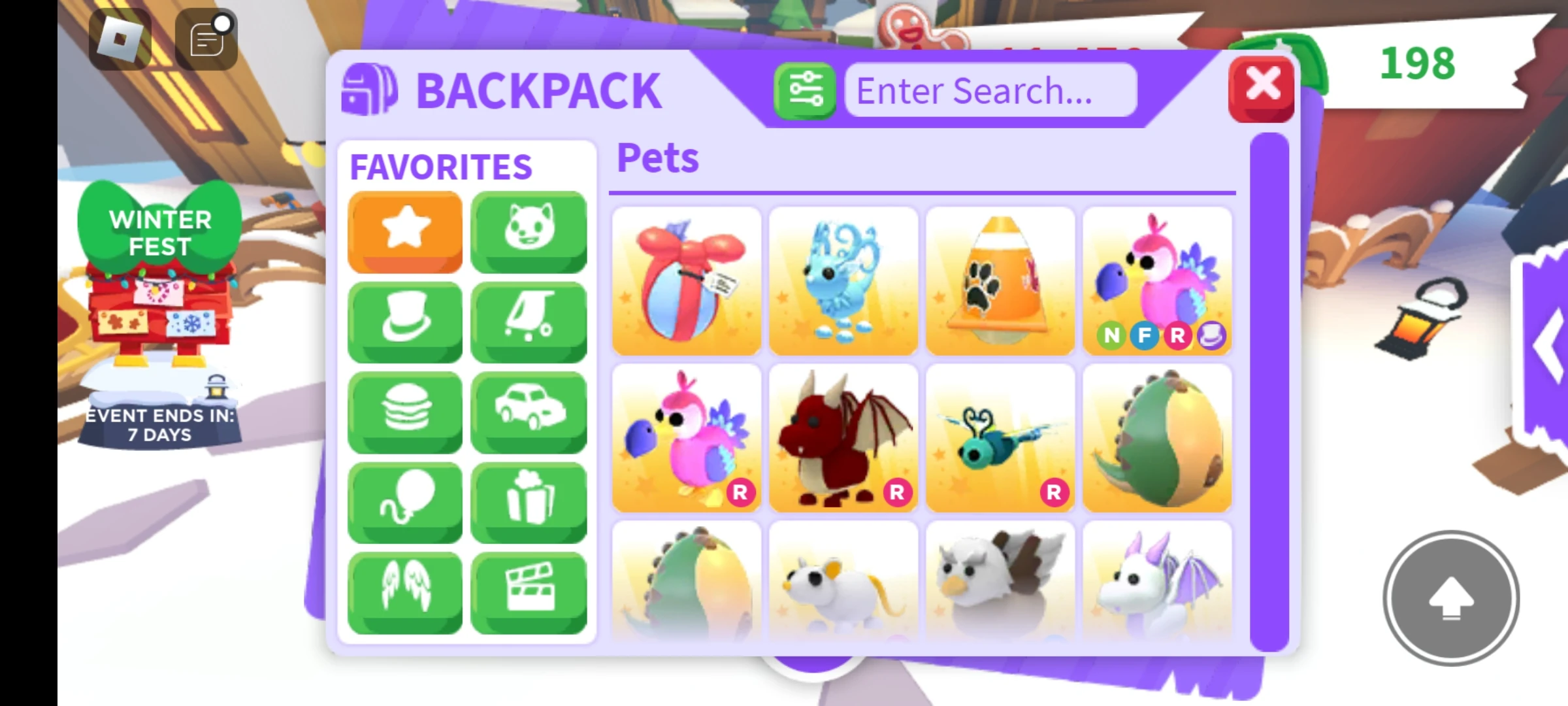This screenshot has width=1568, height=706.
Task: Select the balloon toys category
Action: 404,501
